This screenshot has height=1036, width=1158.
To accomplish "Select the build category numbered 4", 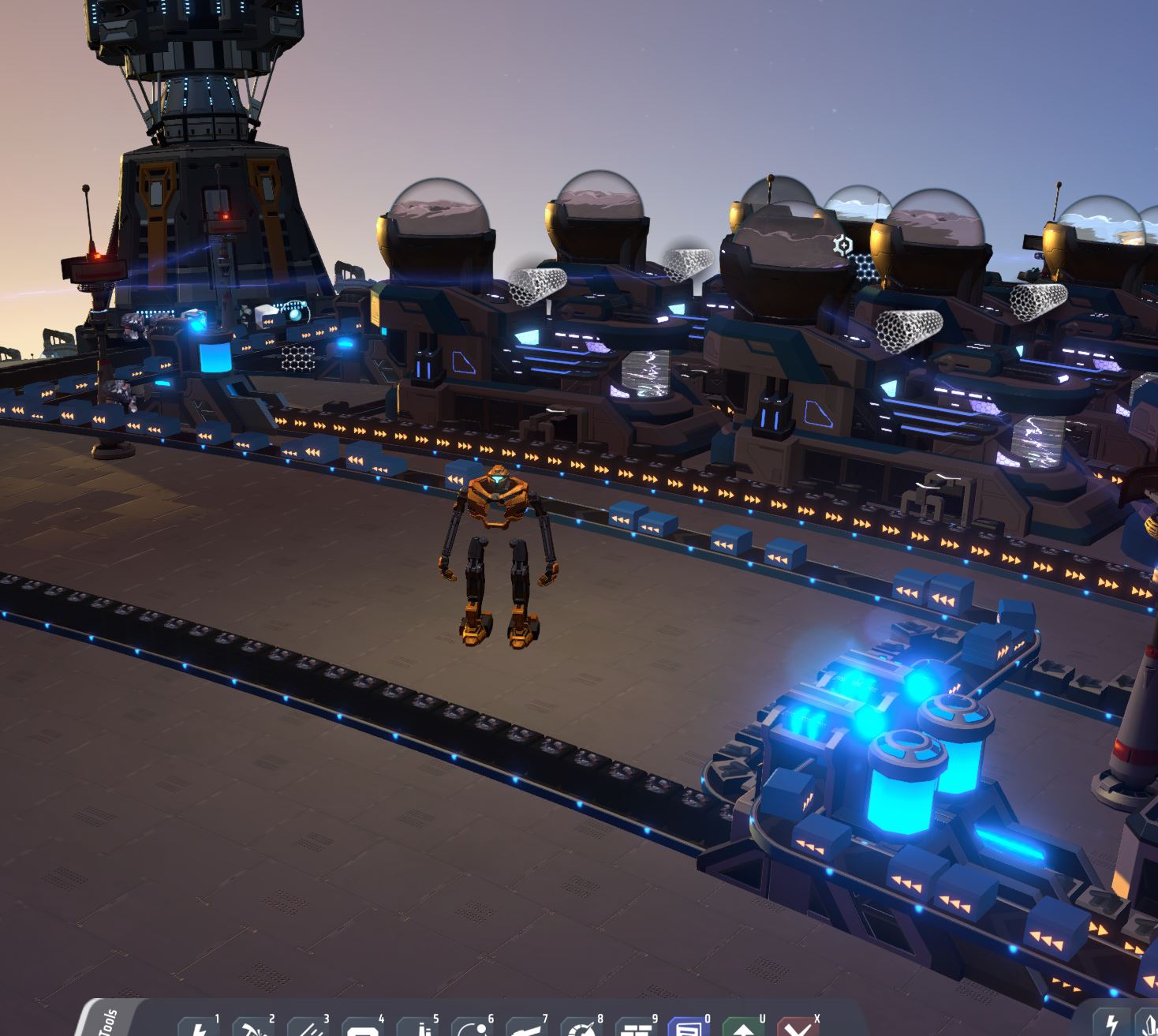I will coord(363,1027).
